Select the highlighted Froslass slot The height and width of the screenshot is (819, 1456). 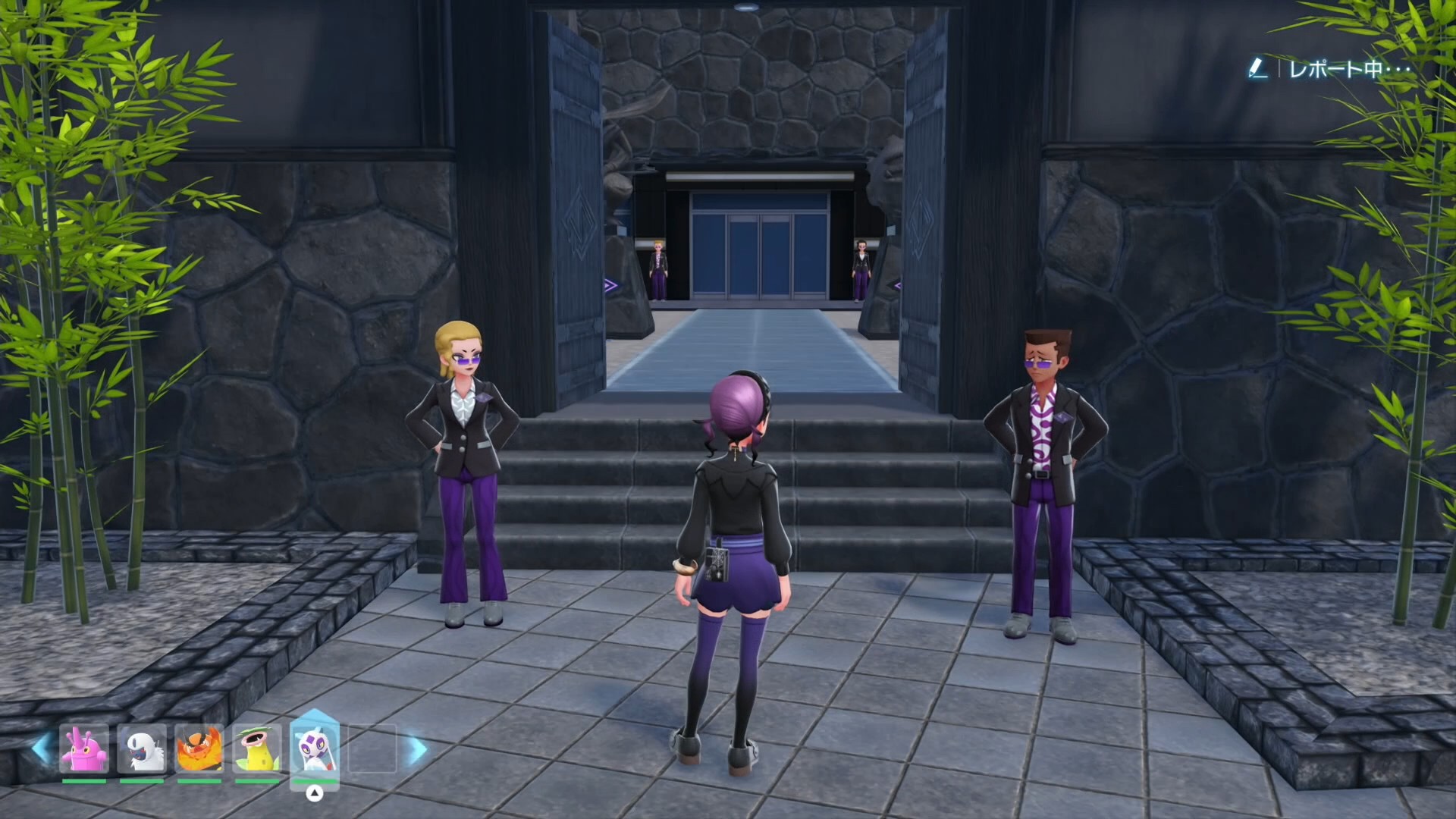pyautogui.click(x=315, y=747)
